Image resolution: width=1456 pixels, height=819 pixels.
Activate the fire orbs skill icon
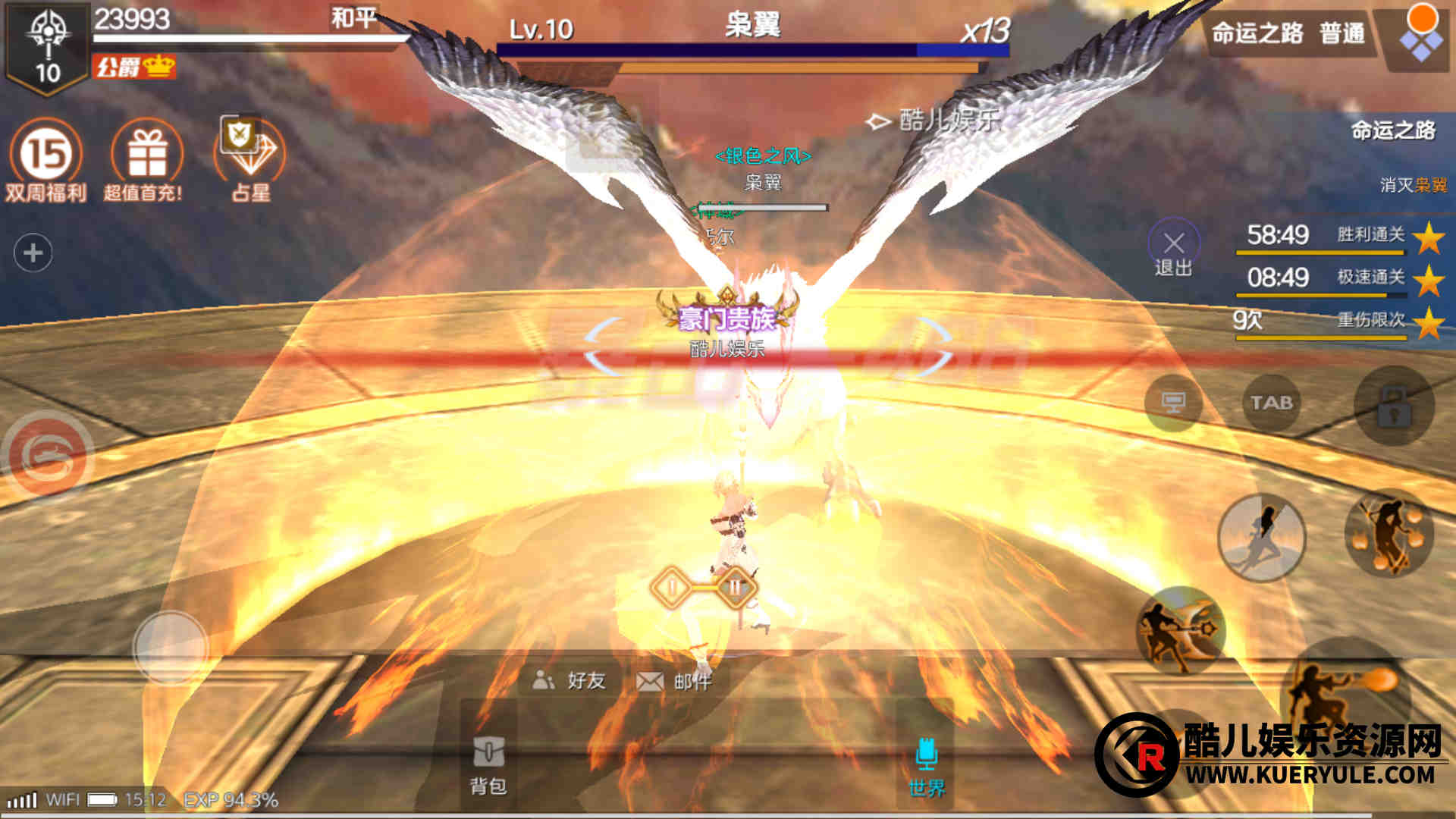(x=1388, y=533)
